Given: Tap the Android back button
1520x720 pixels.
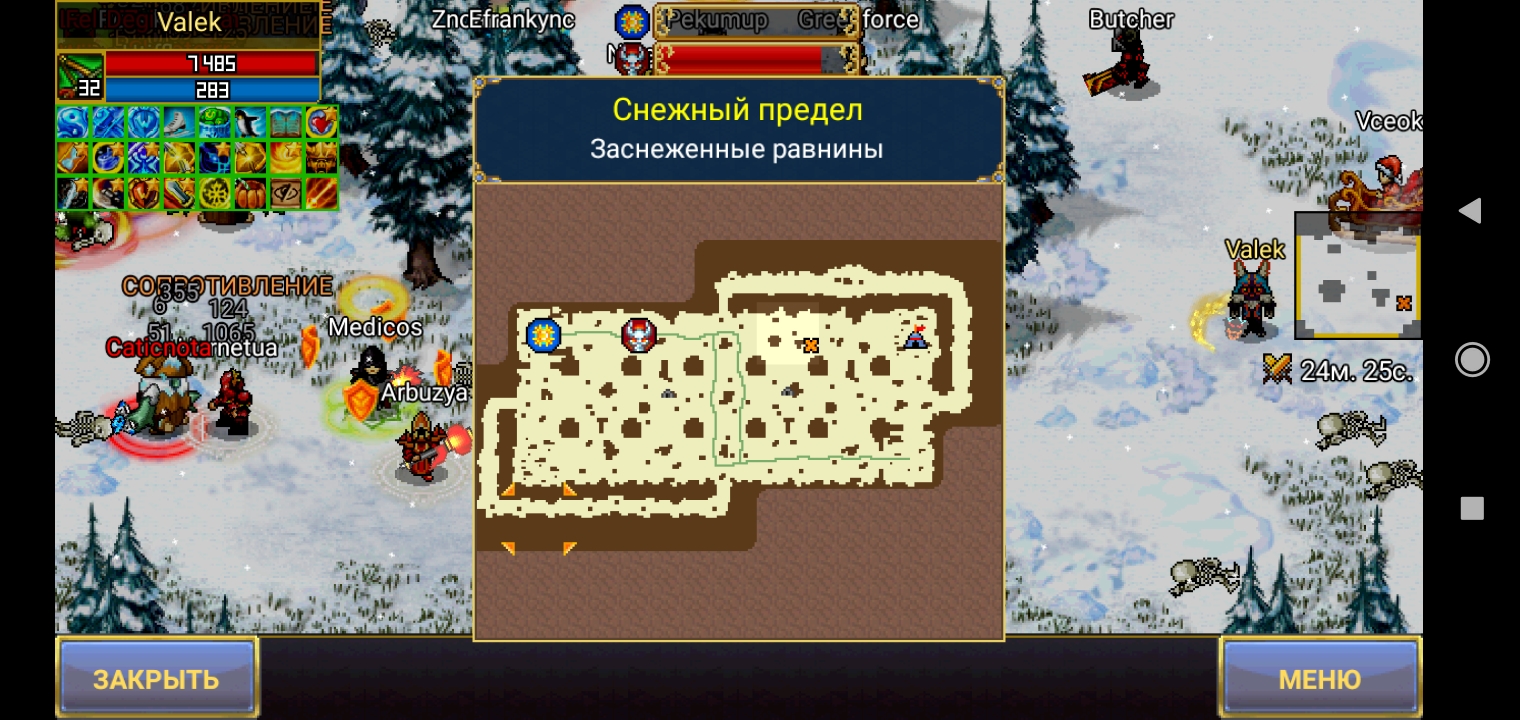Looking at the screenshot, I should coord(1470,210).
